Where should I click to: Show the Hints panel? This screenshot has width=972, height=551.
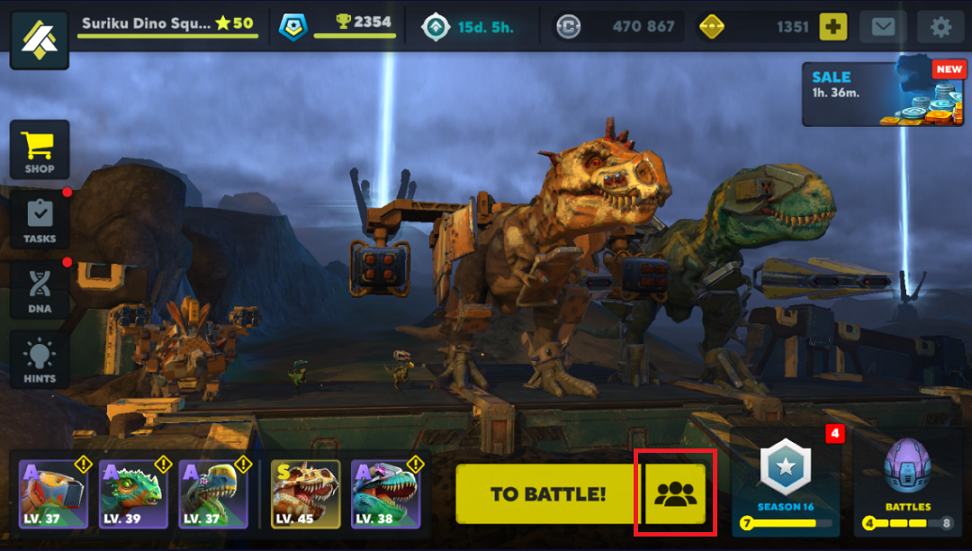[x=39, y=360]
